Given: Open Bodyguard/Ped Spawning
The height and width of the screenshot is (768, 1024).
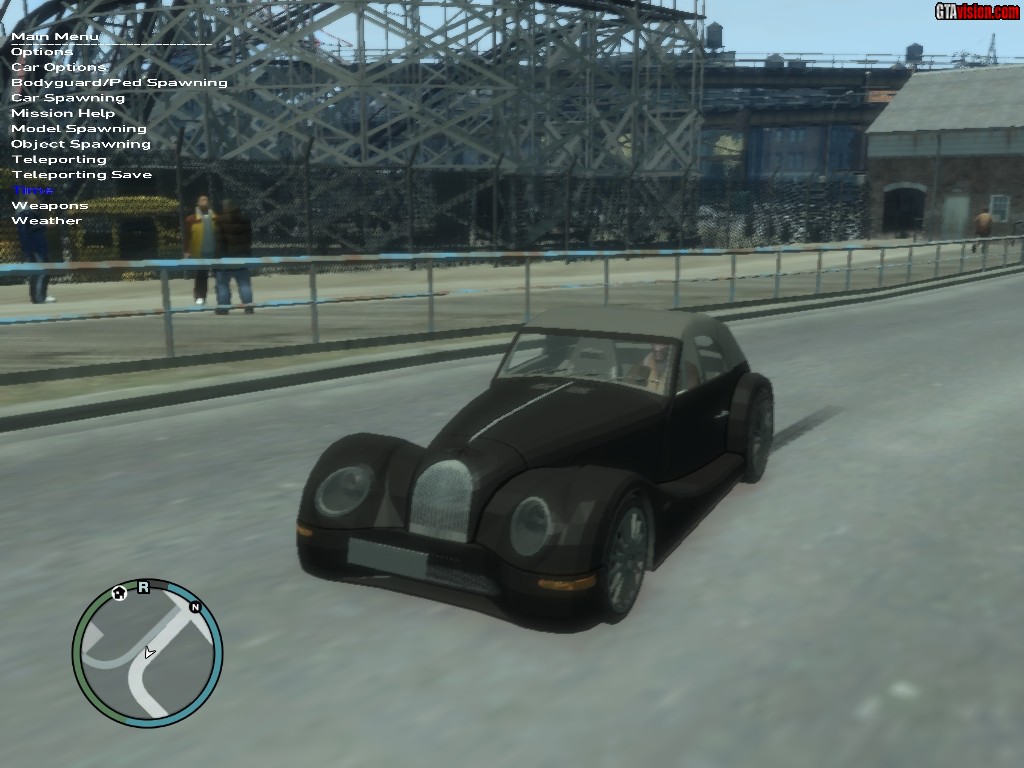Looking at the screenshot, I should coord(119,83).
